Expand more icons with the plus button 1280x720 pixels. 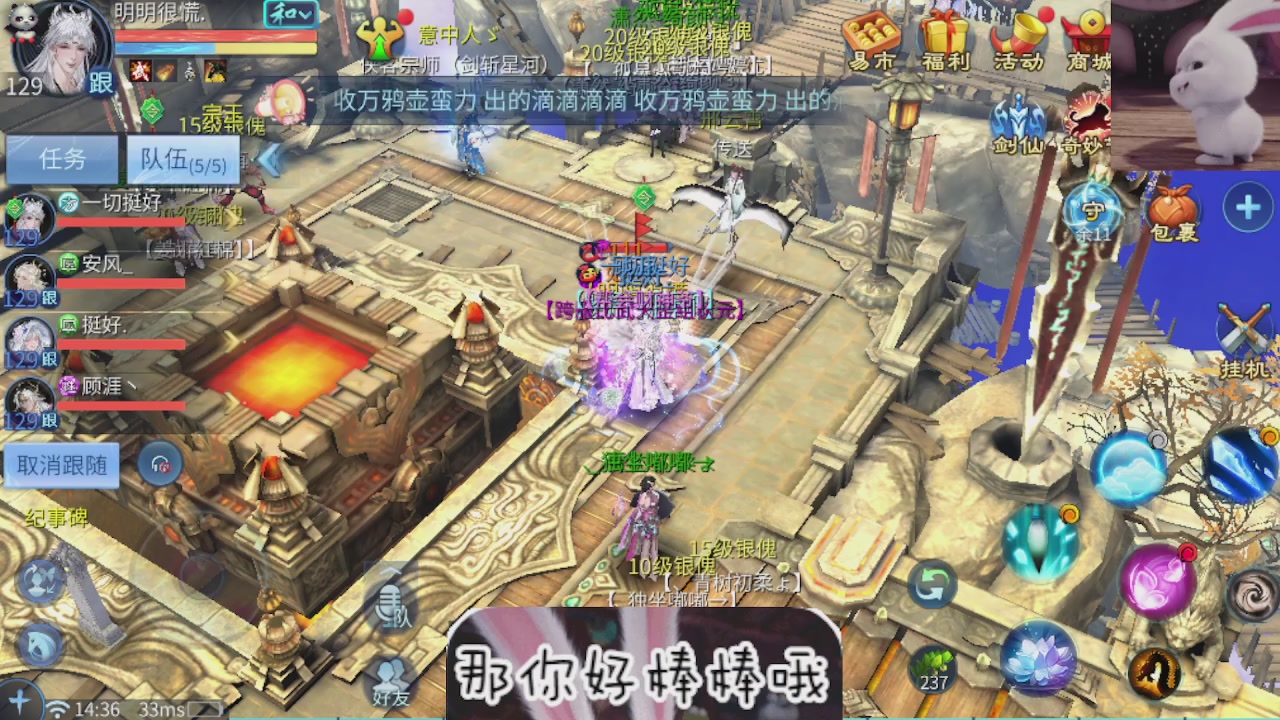coord(1247,208)
